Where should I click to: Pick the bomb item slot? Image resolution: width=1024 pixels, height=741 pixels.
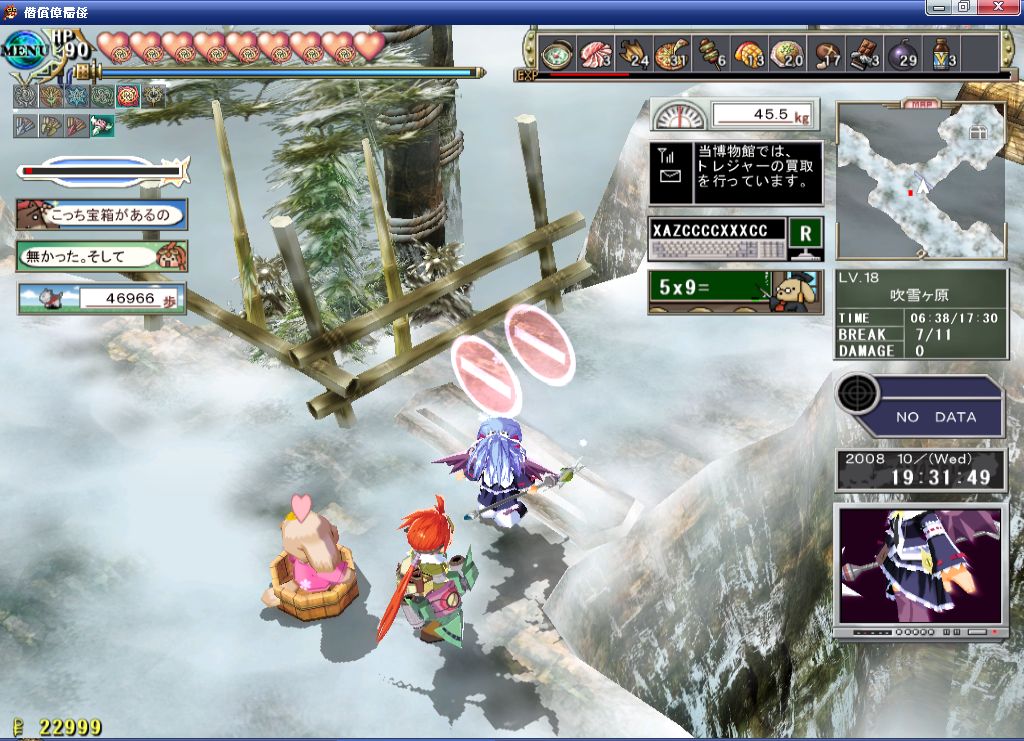pos(903,54)
